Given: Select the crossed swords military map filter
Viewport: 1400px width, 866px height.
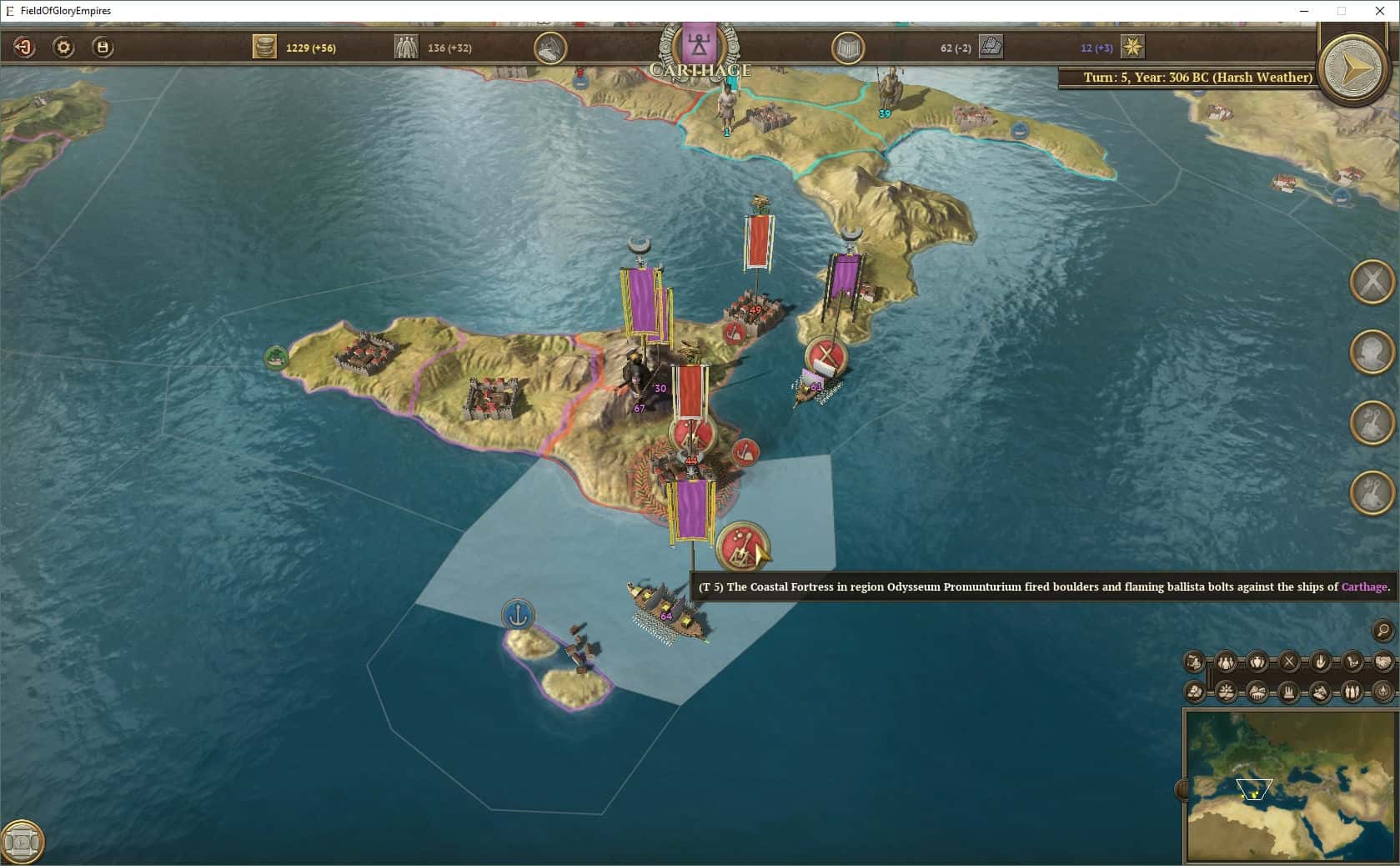Looking at the screenshot, I should pos(1288,662).
